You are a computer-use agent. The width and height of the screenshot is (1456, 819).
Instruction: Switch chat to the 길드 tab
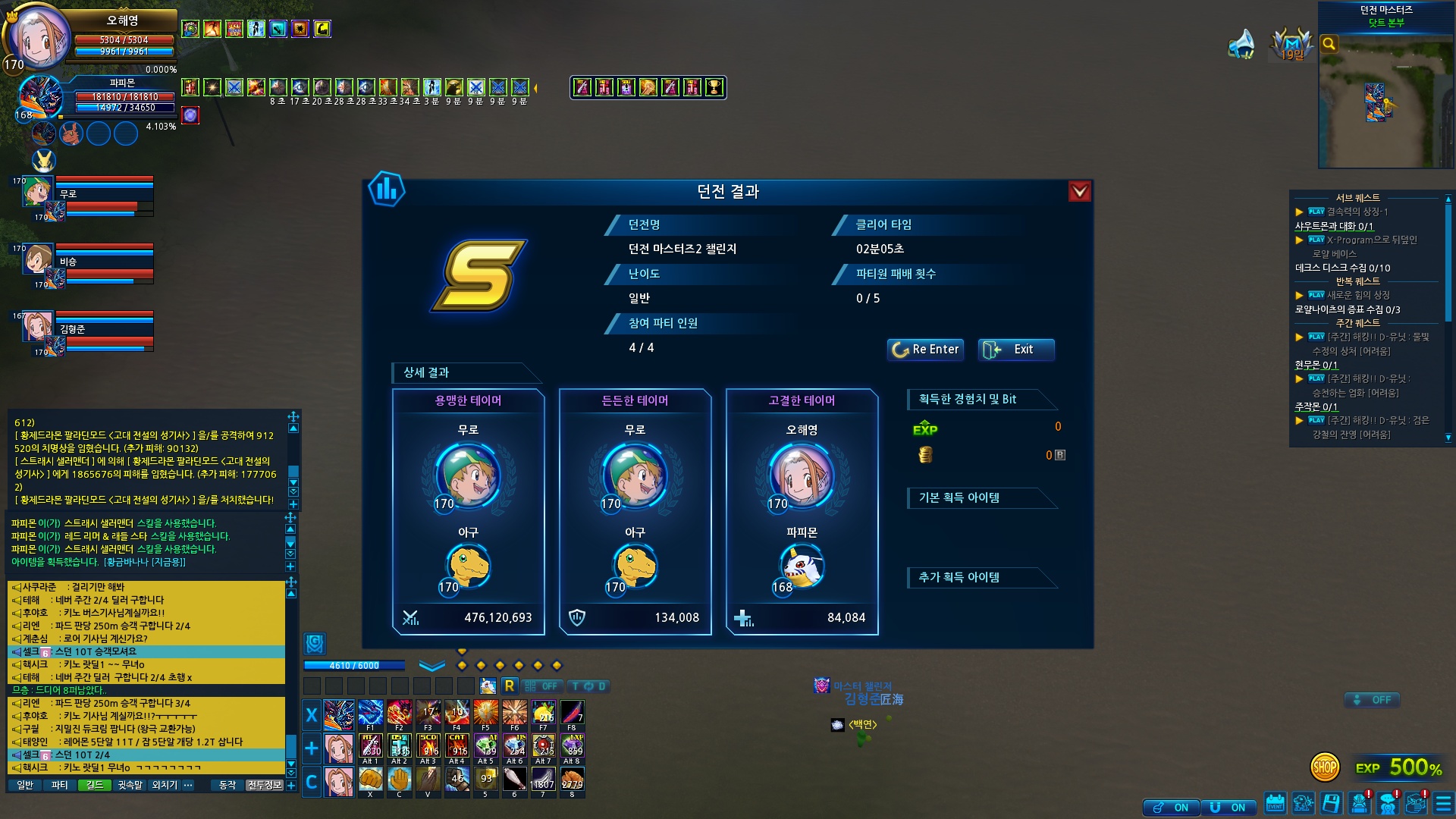coord(94,785)
